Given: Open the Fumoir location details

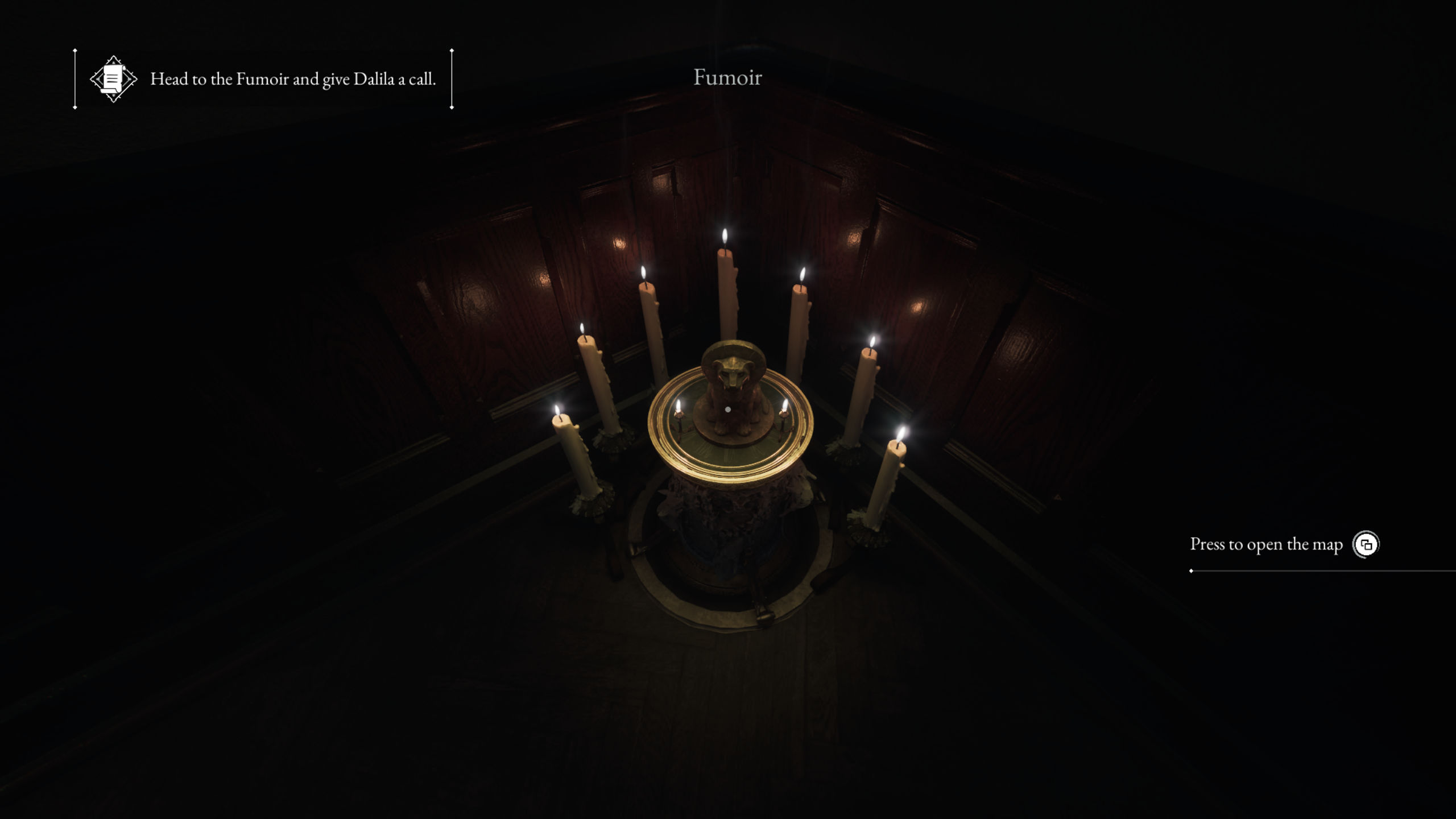Looking at the screenshot, I should click(727, 77).
